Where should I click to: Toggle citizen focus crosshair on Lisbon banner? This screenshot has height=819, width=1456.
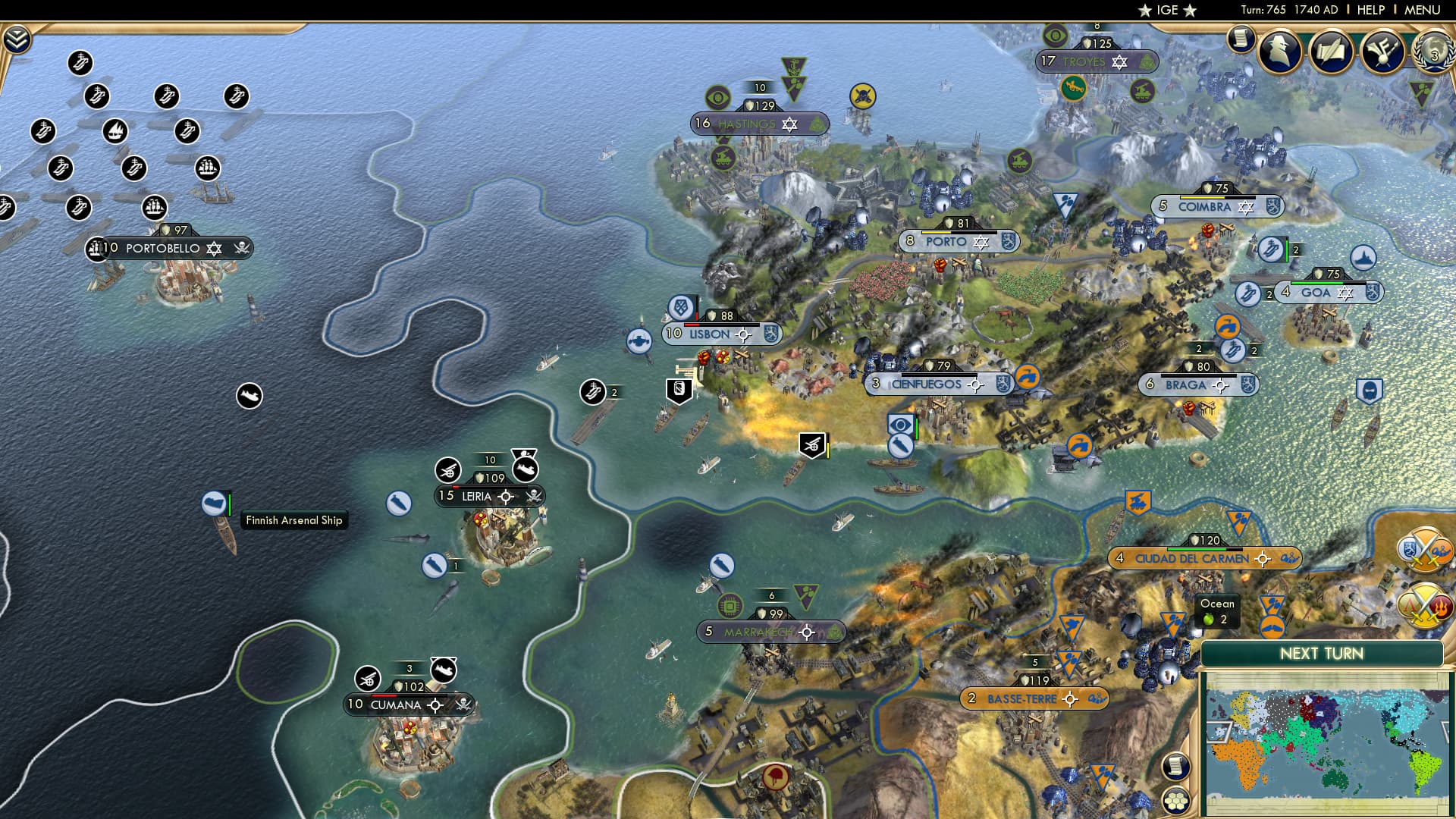click(743, 334)
